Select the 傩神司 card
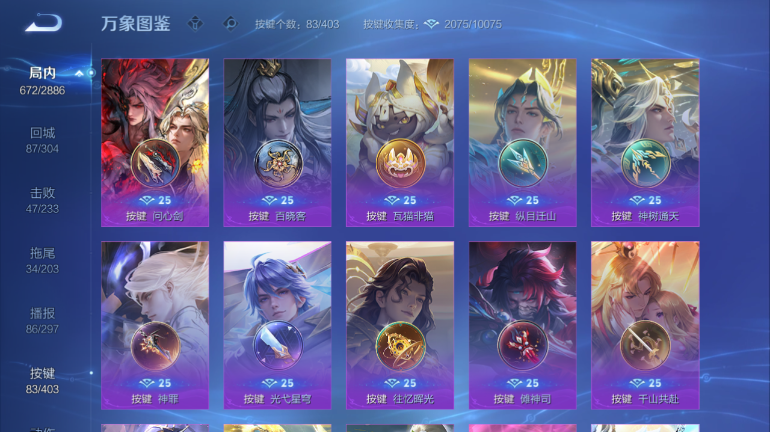The height and width of the screenshot is (432, 770). 522,325
